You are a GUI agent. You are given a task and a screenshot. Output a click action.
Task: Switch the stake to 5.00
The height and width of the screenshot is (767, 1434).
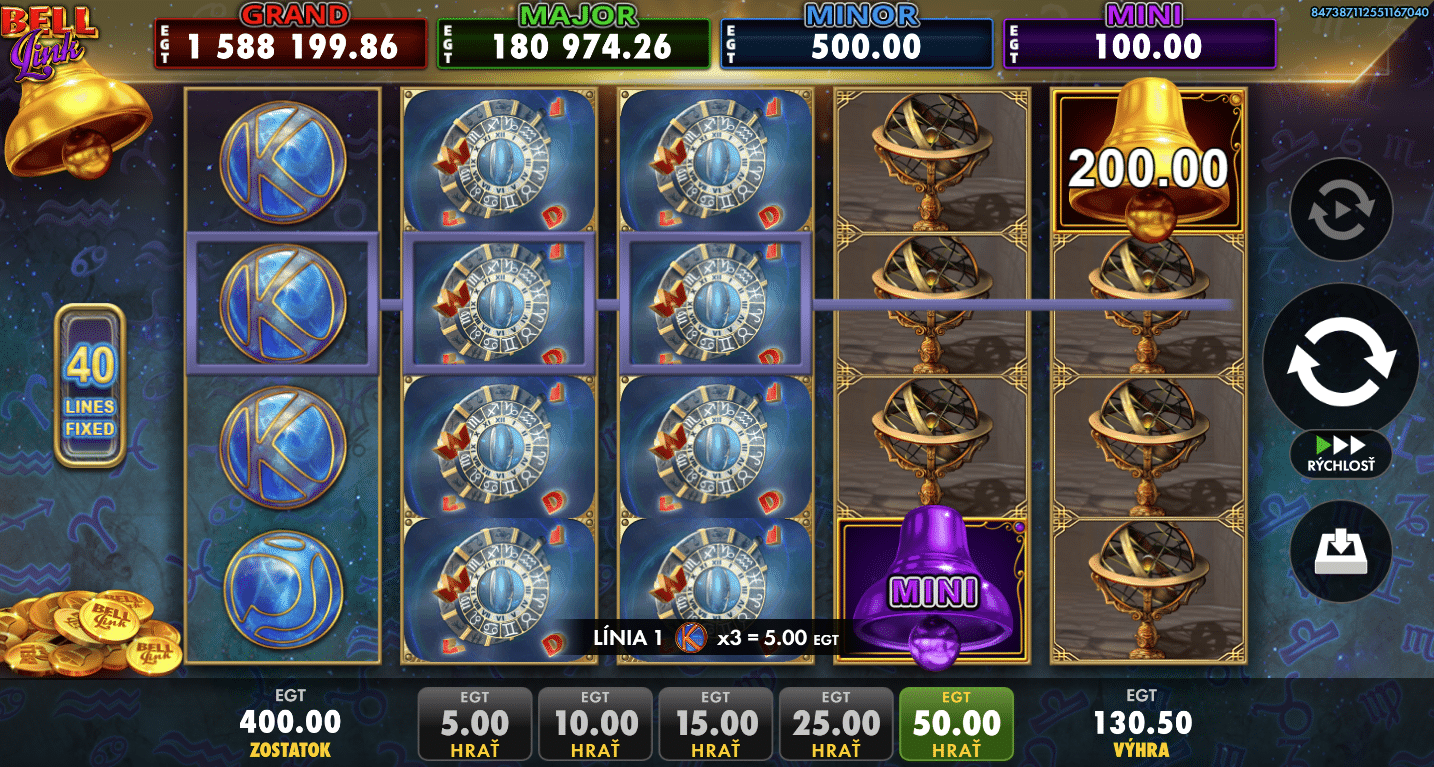(x=475, y=723)
